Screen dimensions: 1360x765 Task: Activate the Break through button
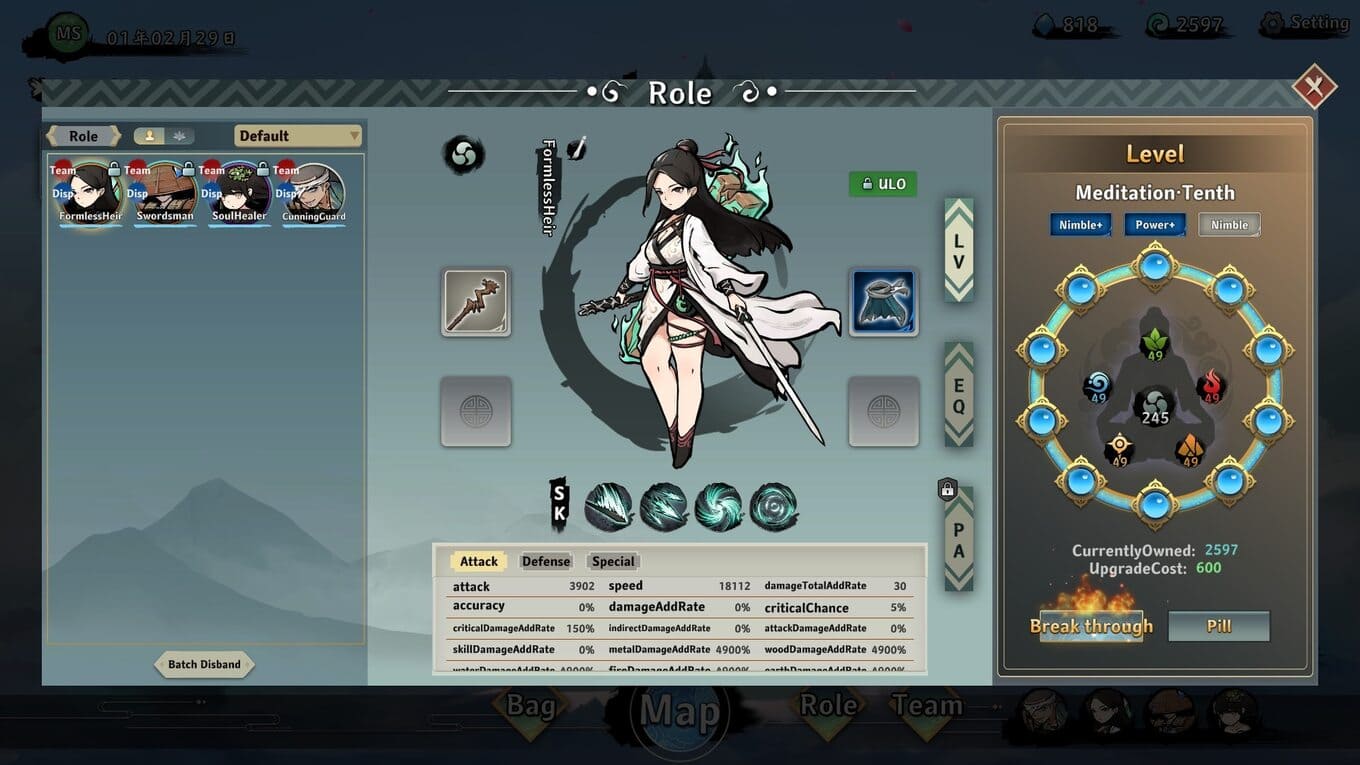(1091, 626)
